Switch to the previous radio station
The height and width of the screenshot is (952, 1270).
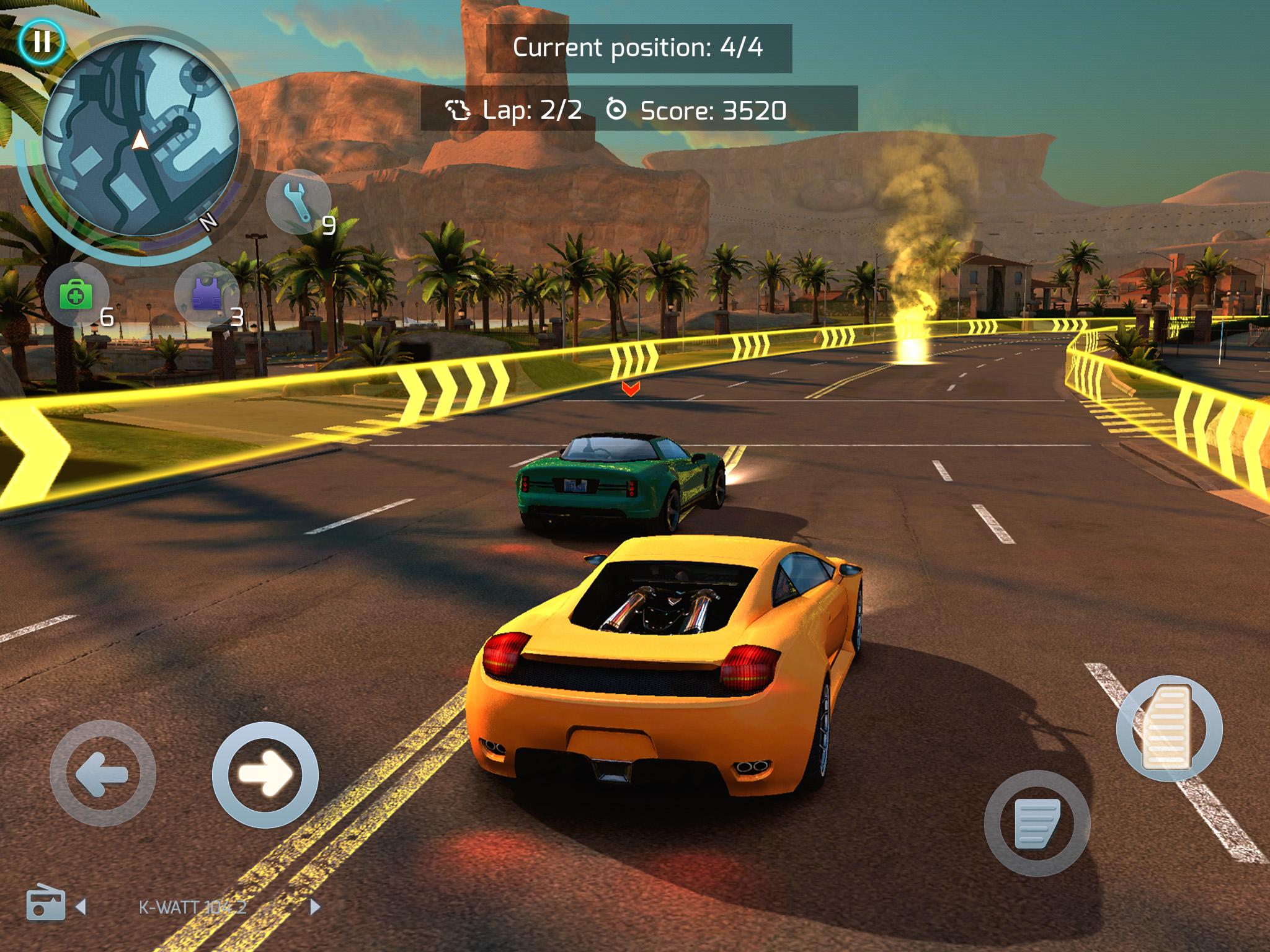[x=81, y=907]
